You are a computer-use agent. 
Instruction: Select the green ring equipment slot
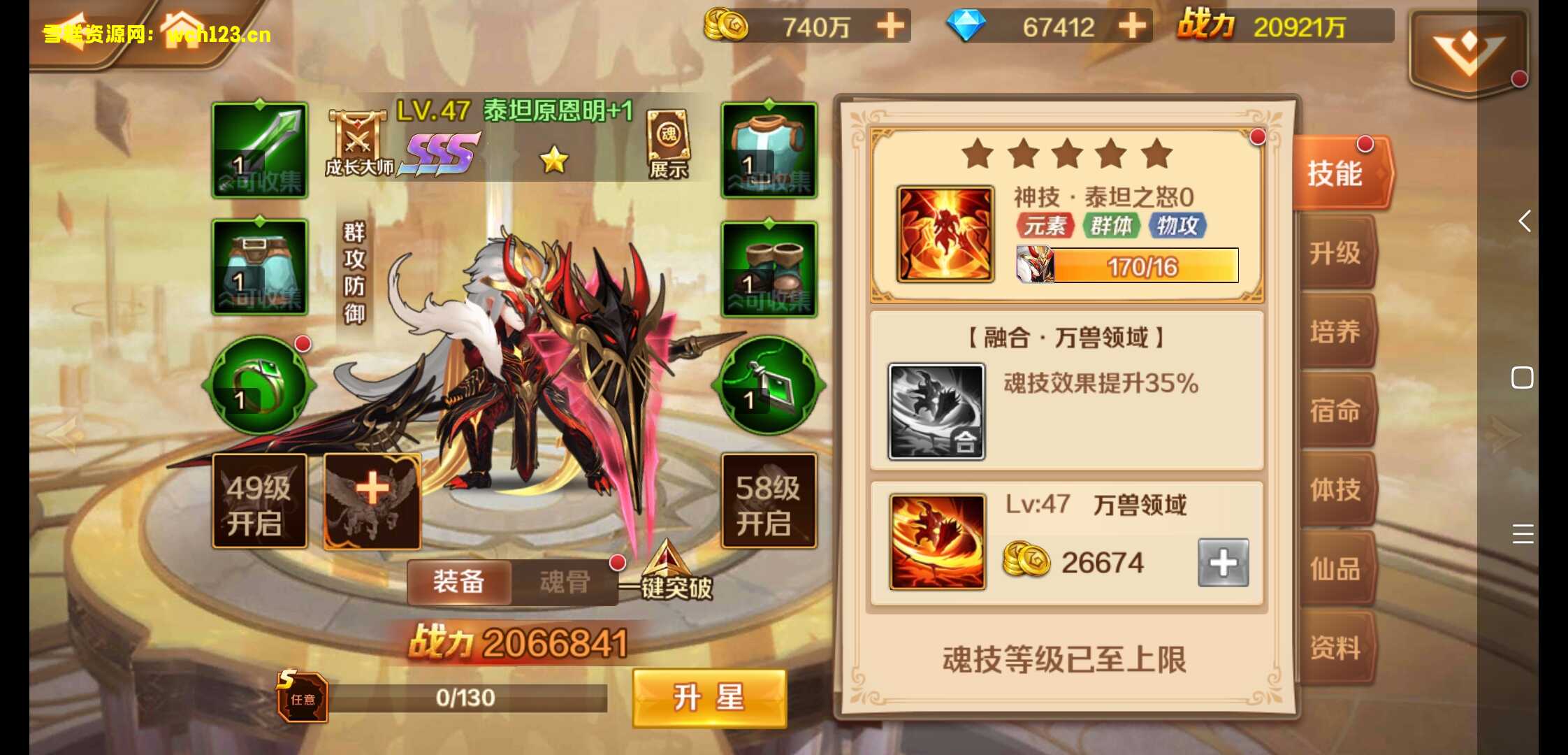(259, 384)
